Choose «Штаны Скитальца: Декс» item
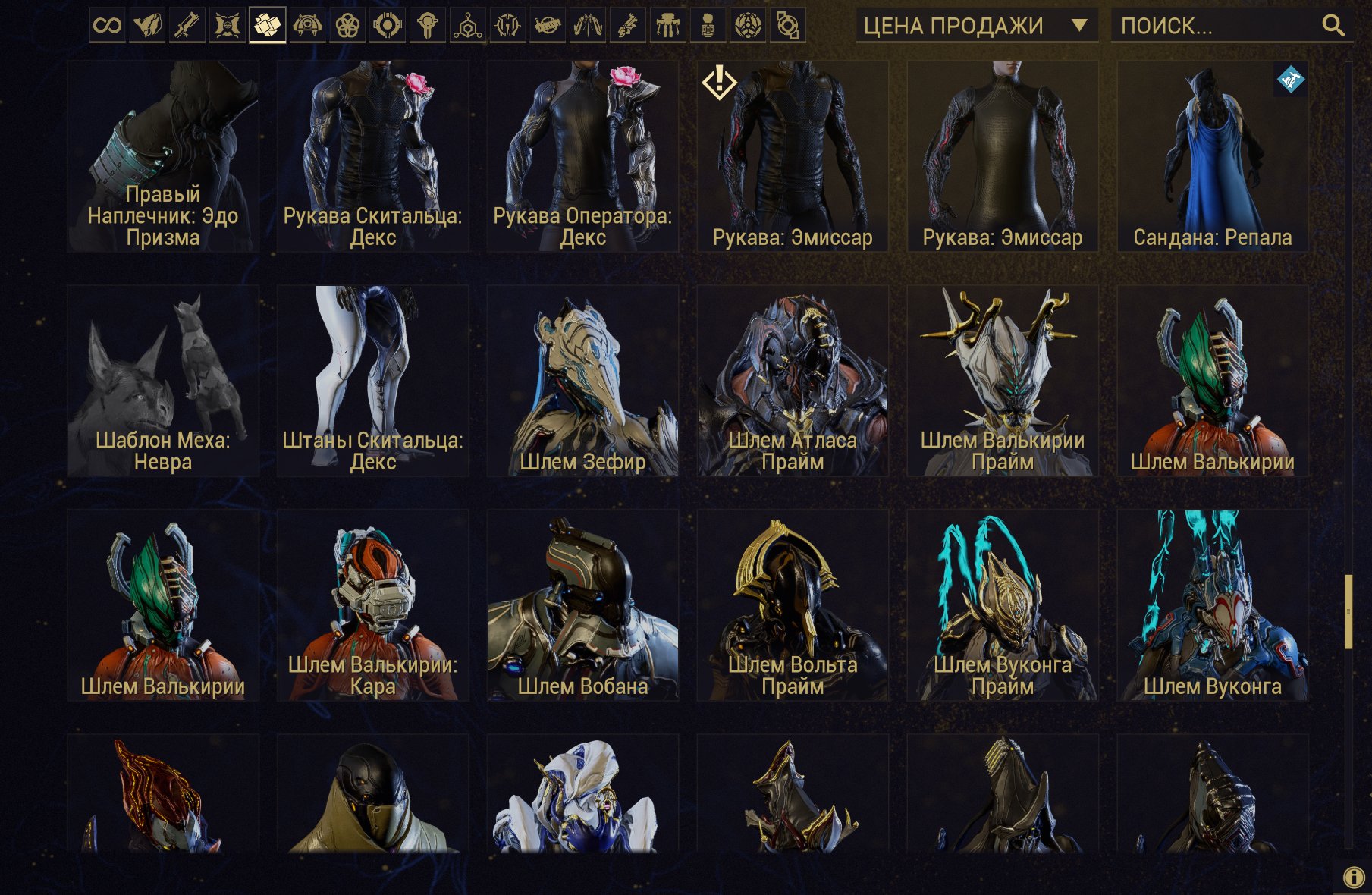Viewport: 1372px width, 895px height. pyautogui.click(x=372, y=381)
